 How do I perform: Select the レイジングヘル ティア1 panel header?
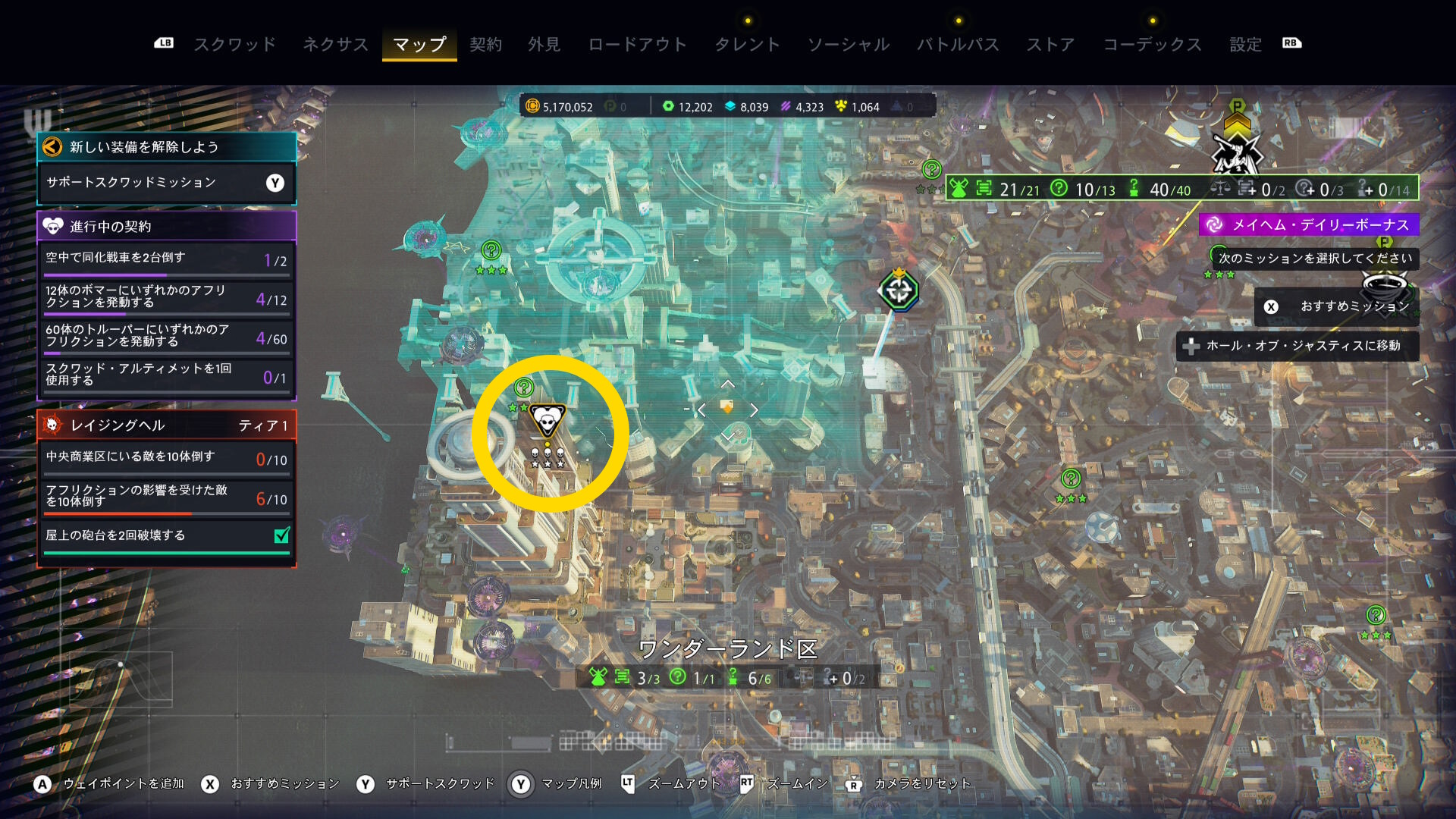[166, 425]
